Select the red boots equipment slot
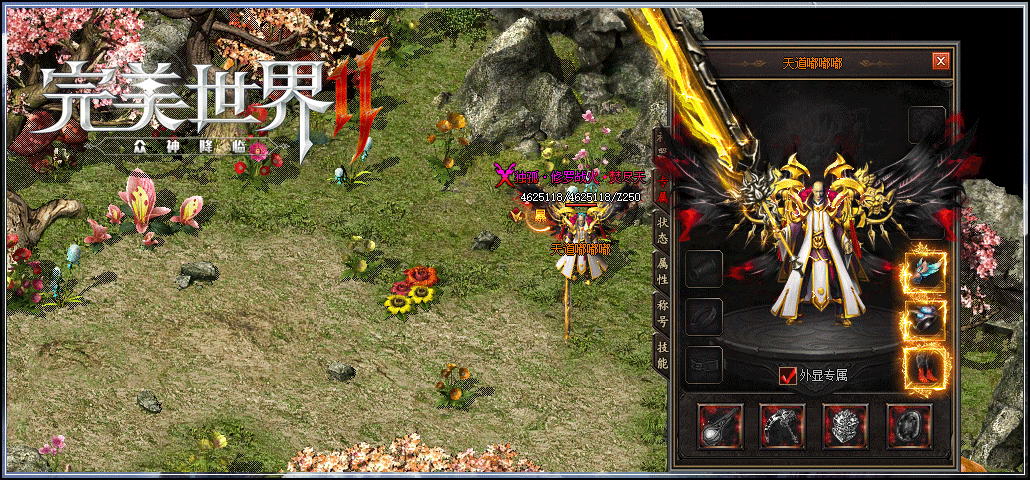Viewport: 1030px width, 480px height. (x=925, y=368)
